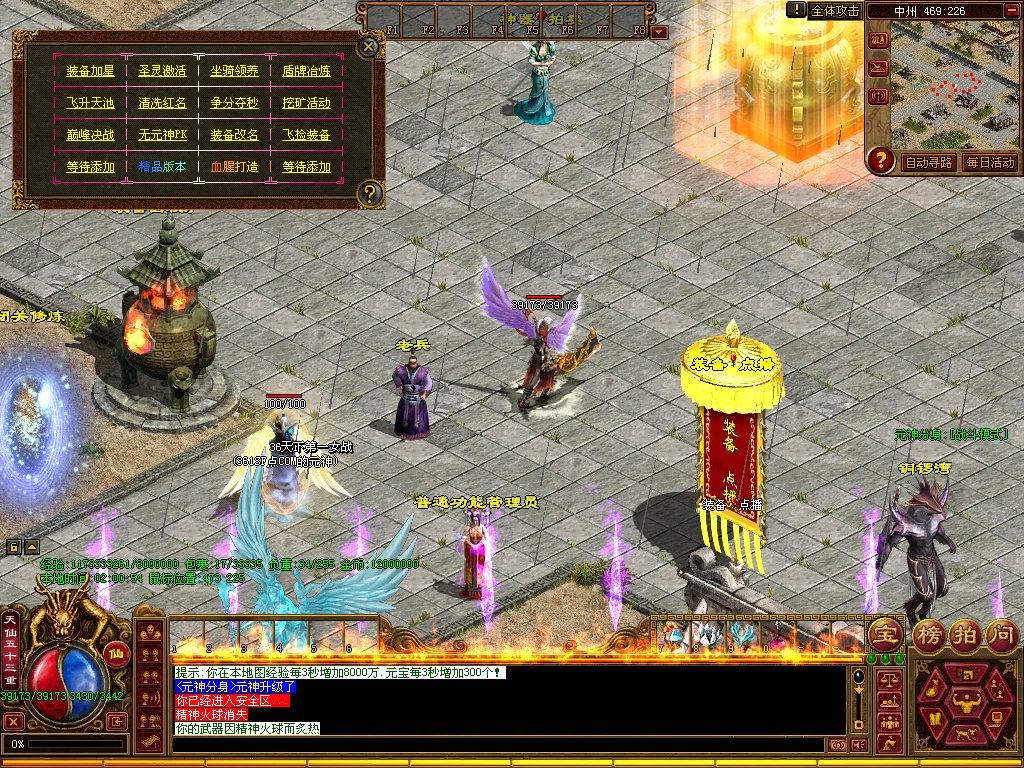Close the function menu panel
Screen dimensions: 1024x768
369,46
